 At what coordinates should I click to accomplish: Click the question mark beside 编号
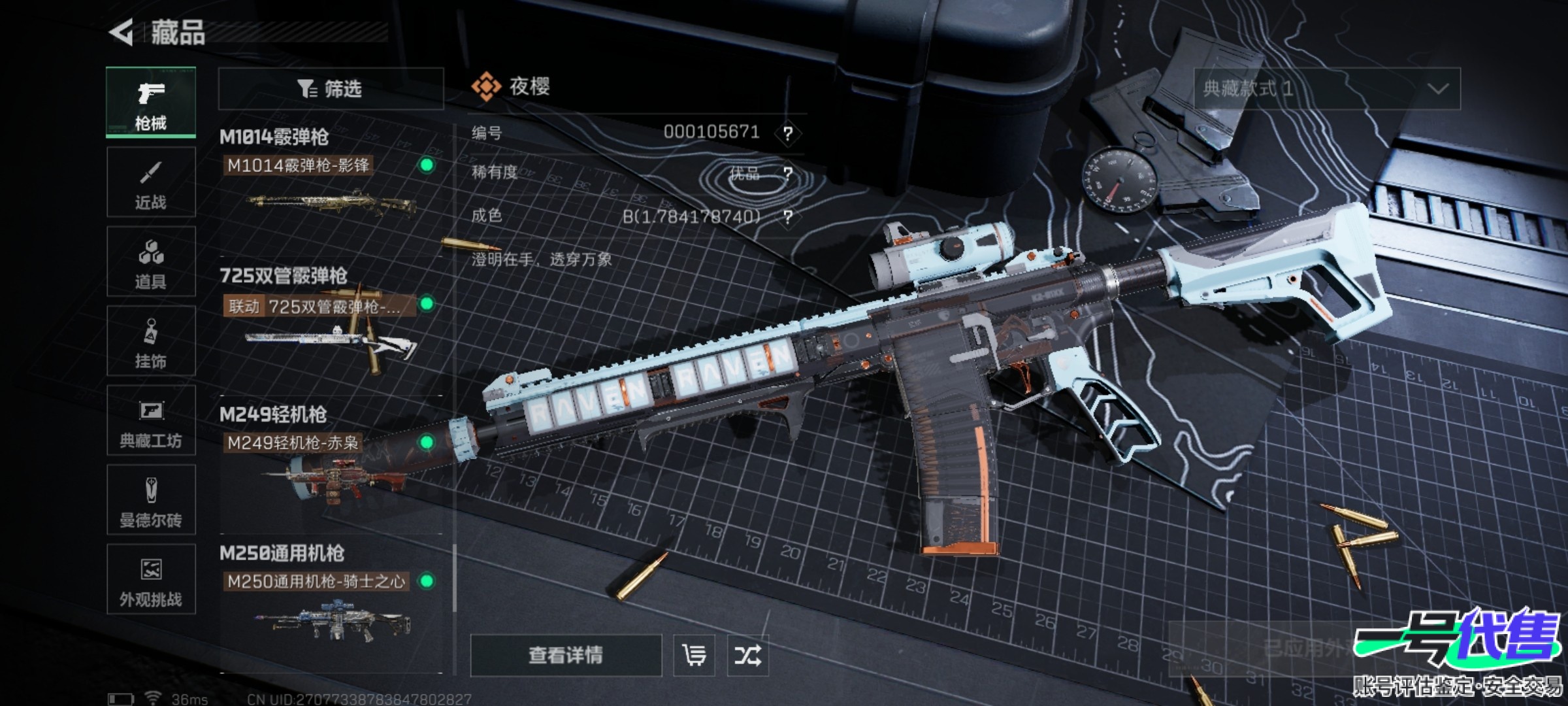pos(788,133)
